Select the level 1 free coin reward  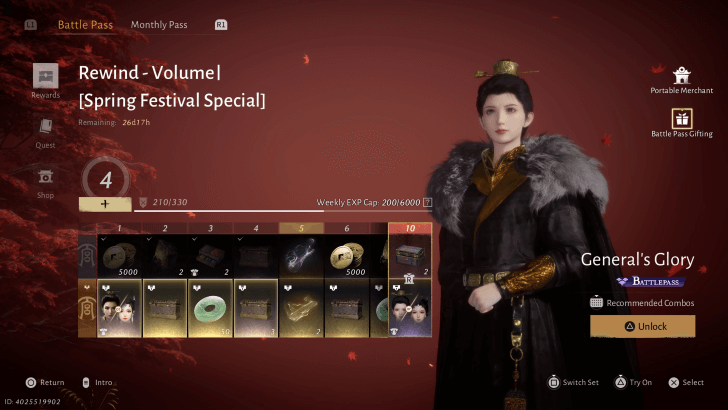pyautogui.click(x=121, y=257)
